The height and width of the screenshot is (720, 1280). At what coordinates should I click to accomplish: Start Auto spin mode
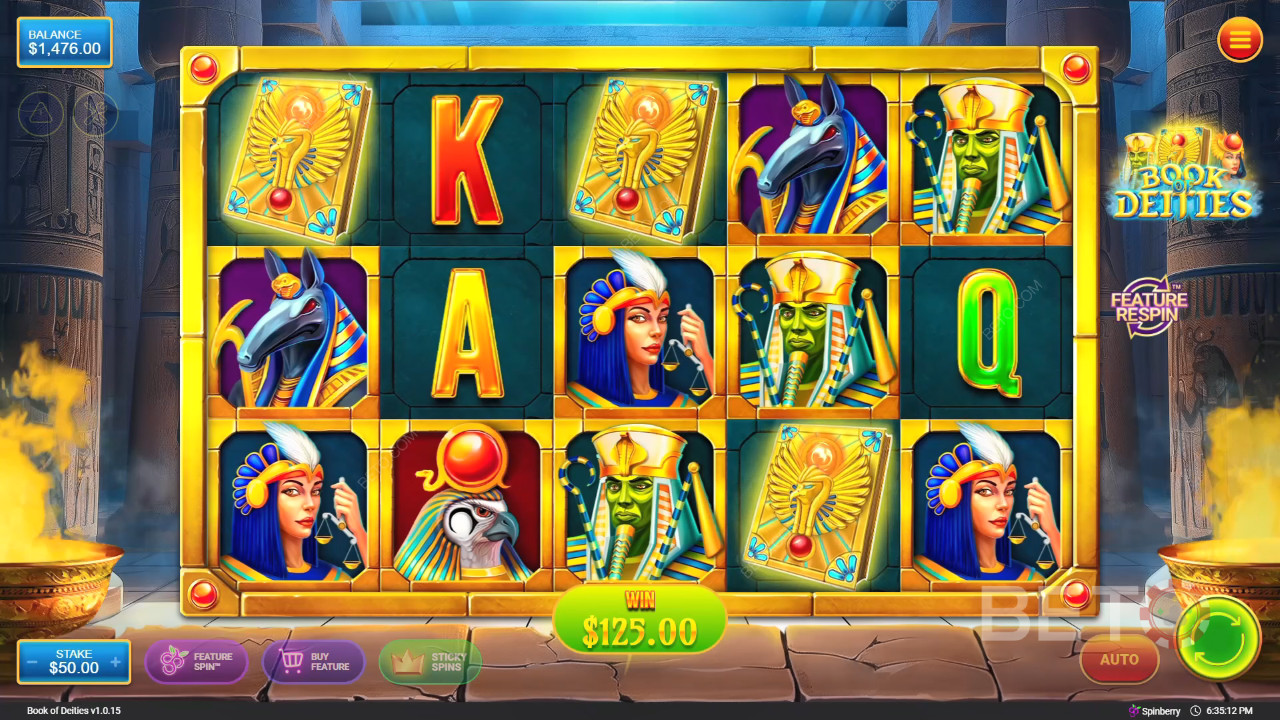[x=1119, y=660]
